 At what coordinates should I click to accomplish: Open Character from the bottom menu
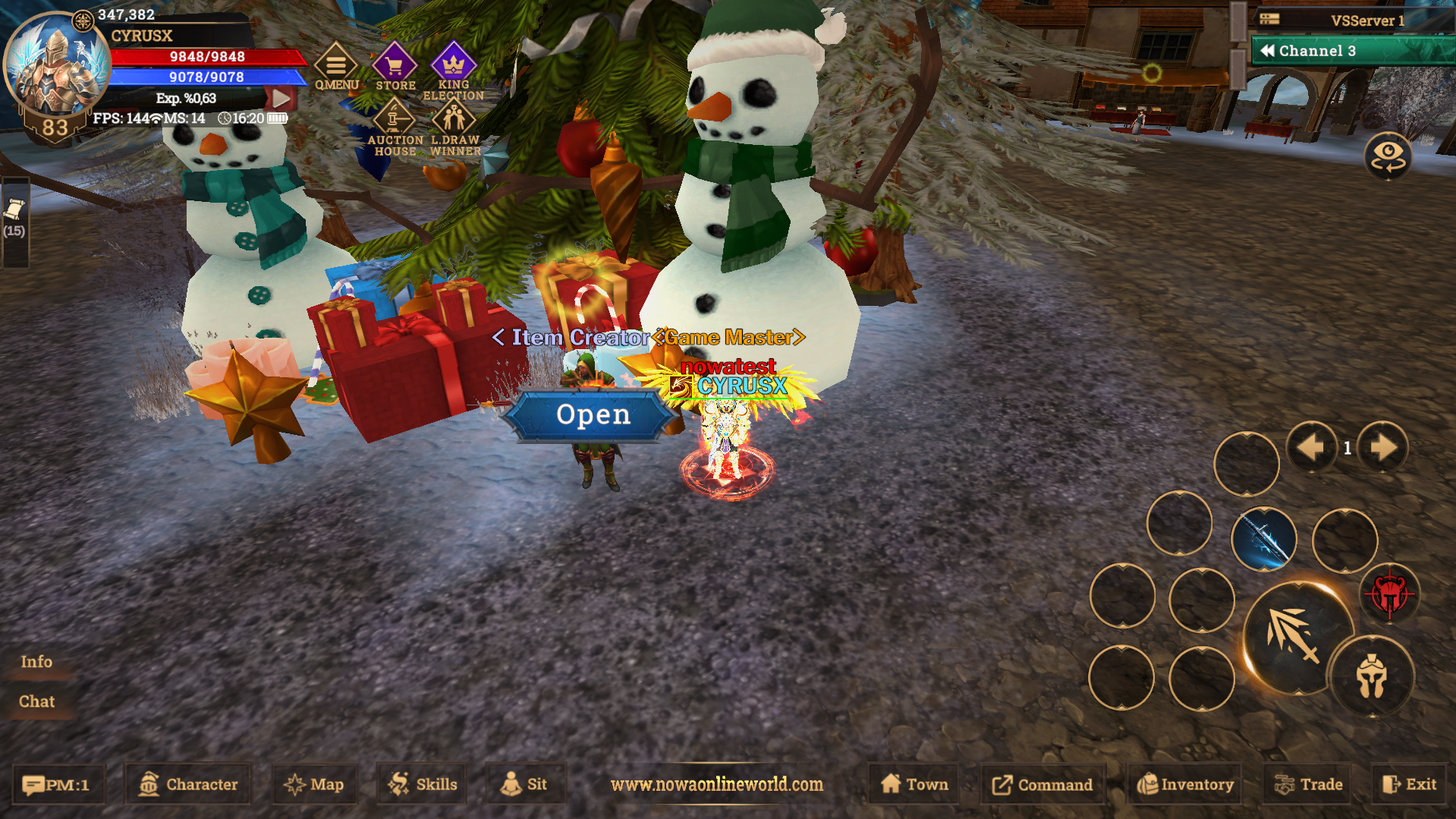point(187,784)
